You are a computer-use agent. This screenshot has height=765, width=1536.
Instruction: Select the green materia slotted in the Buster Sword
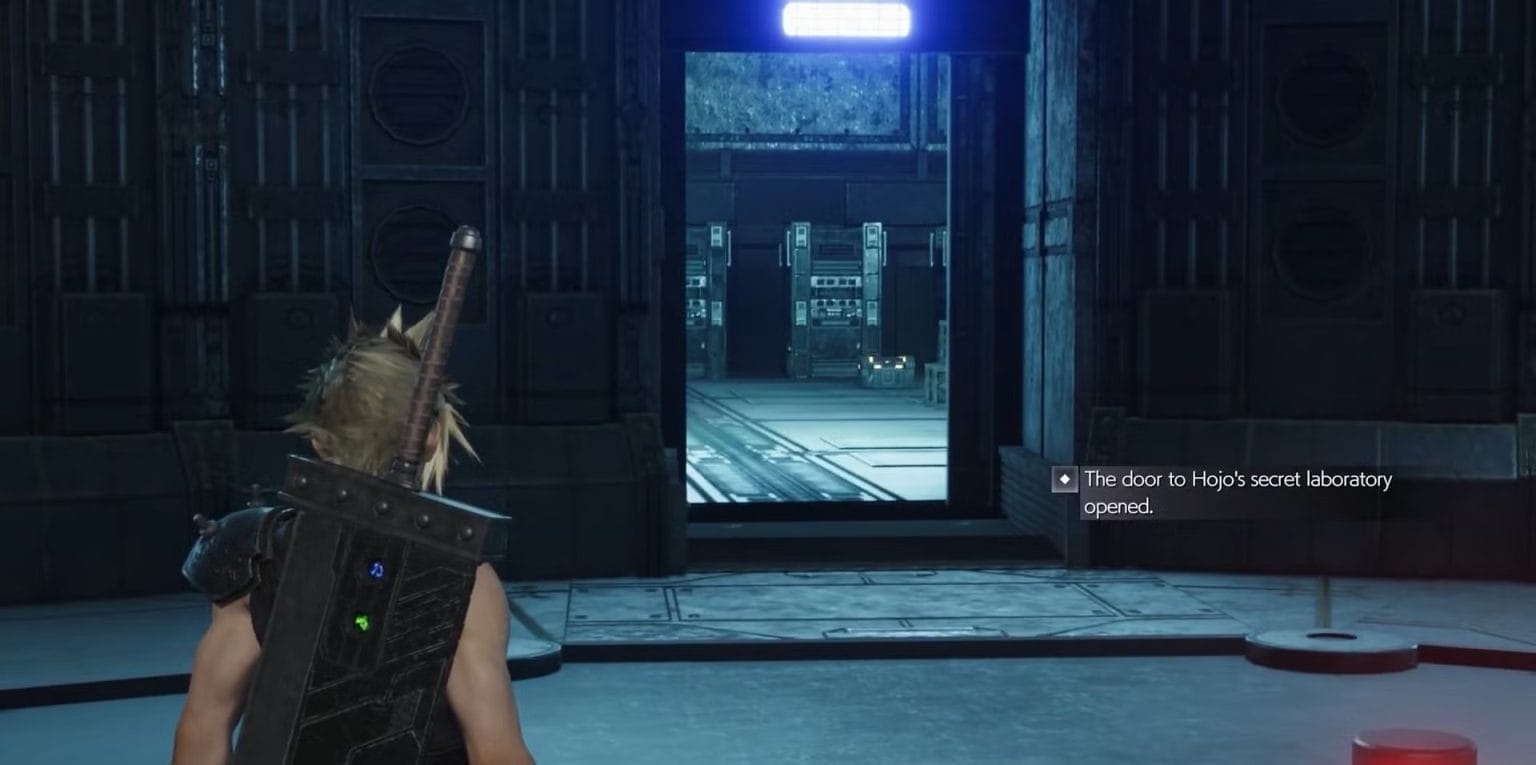(x=362, y=623)
